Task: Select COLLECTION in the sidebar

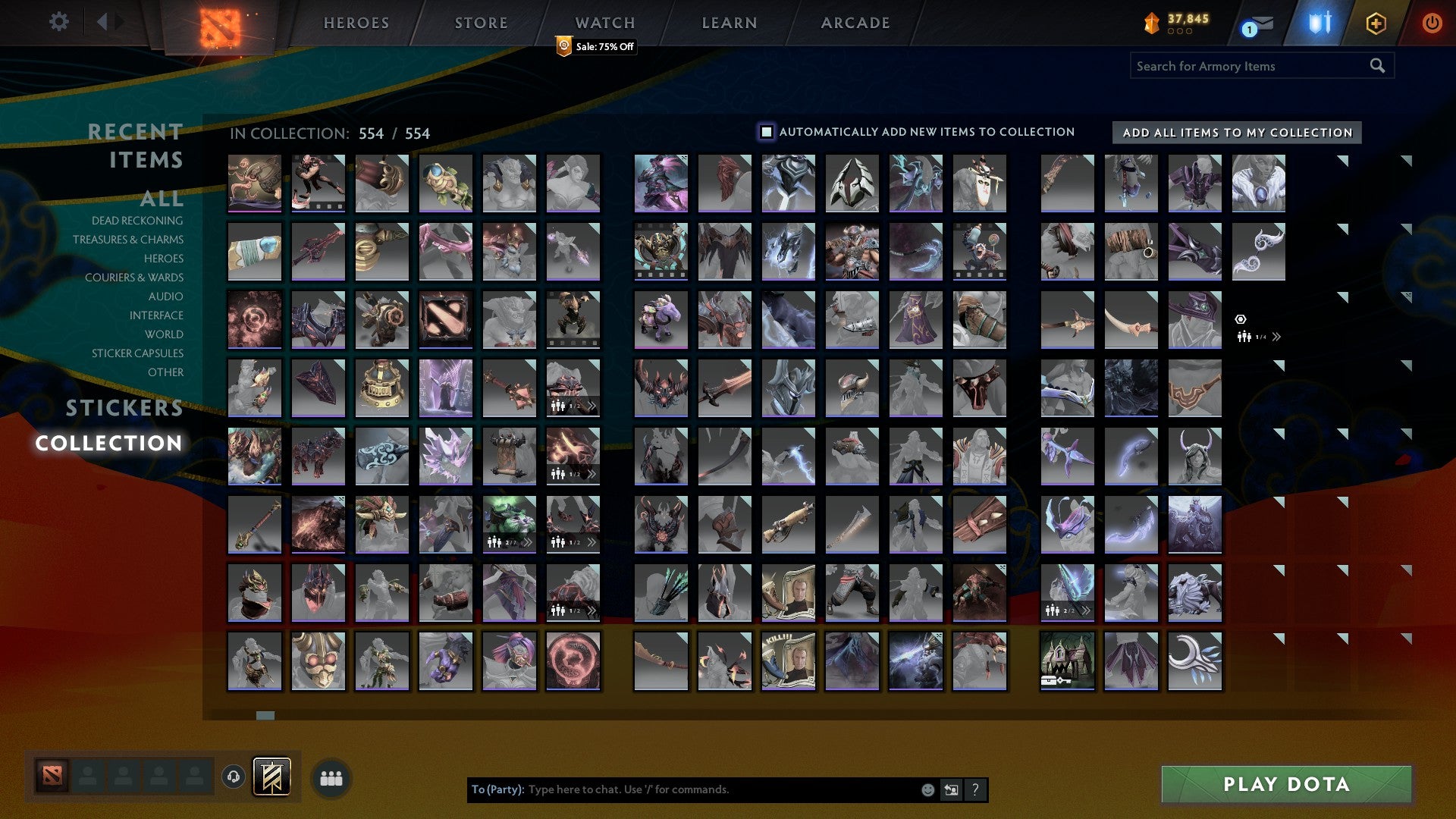Action: tap(111, 444)
